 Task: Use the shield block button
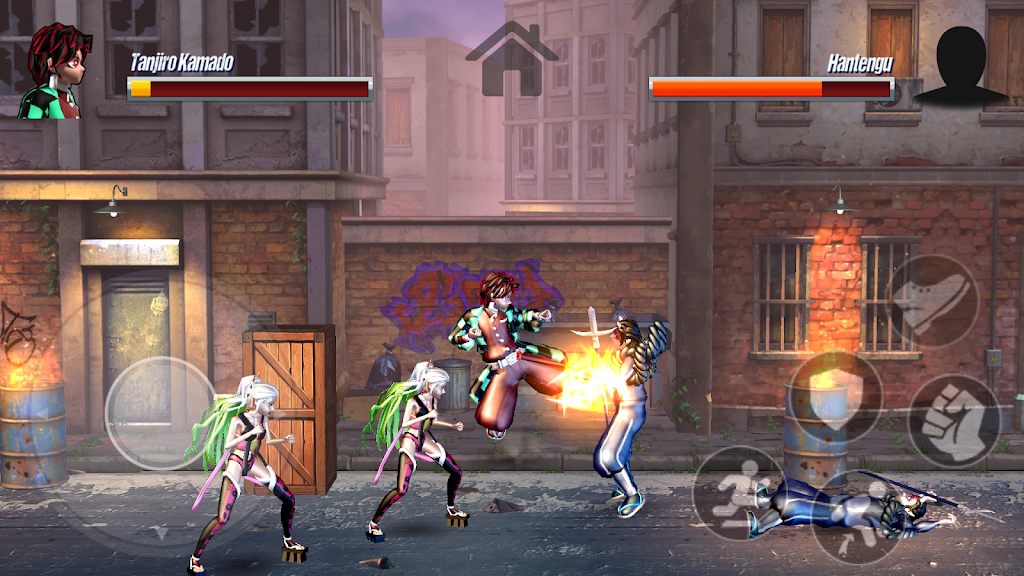click(x=835, y=395)
